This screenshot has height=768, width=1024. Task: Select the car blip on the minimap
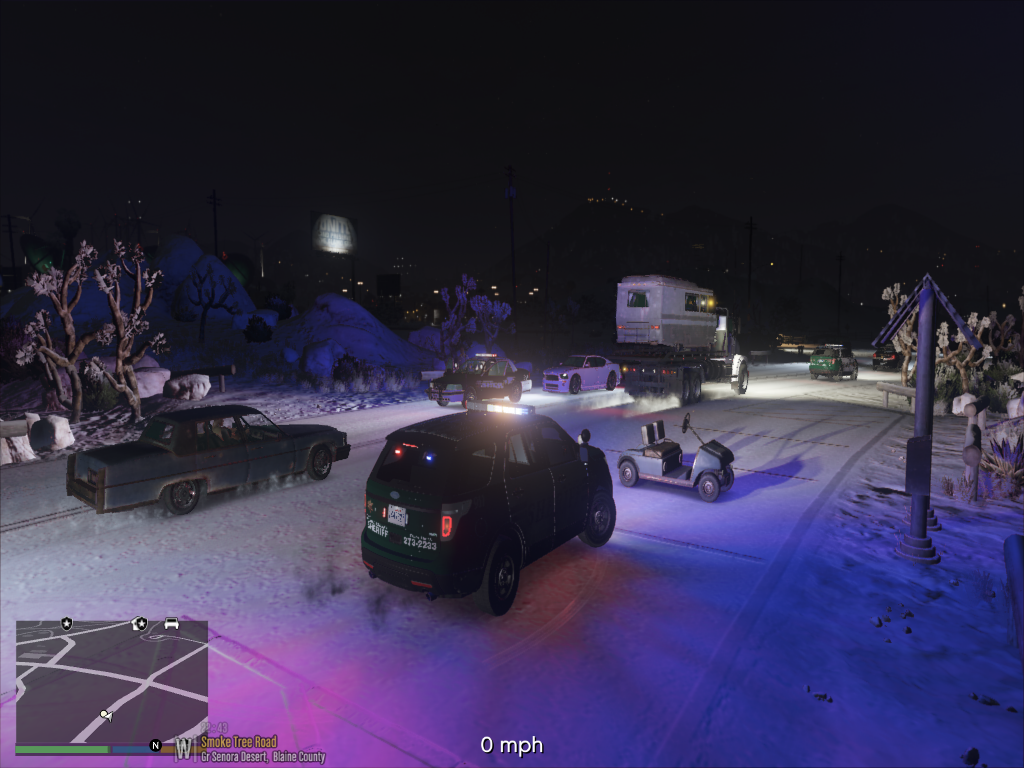[171, 624]
